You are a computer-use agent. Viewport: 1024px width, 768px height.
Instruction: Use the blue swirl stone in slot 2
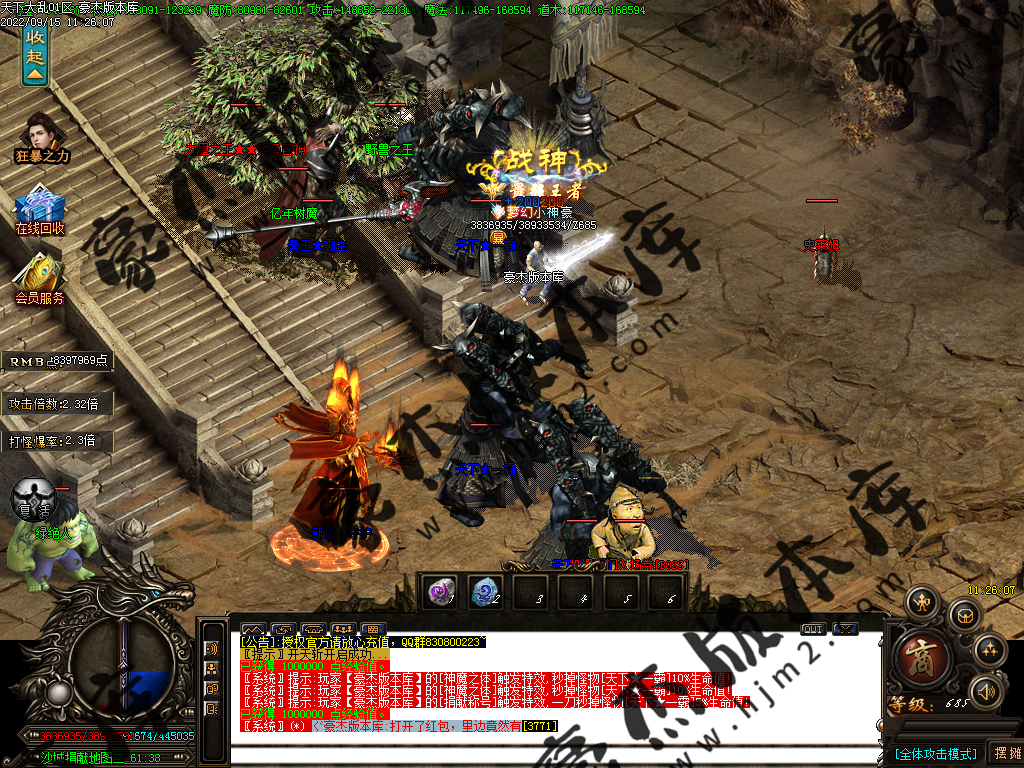pos(486,592)
